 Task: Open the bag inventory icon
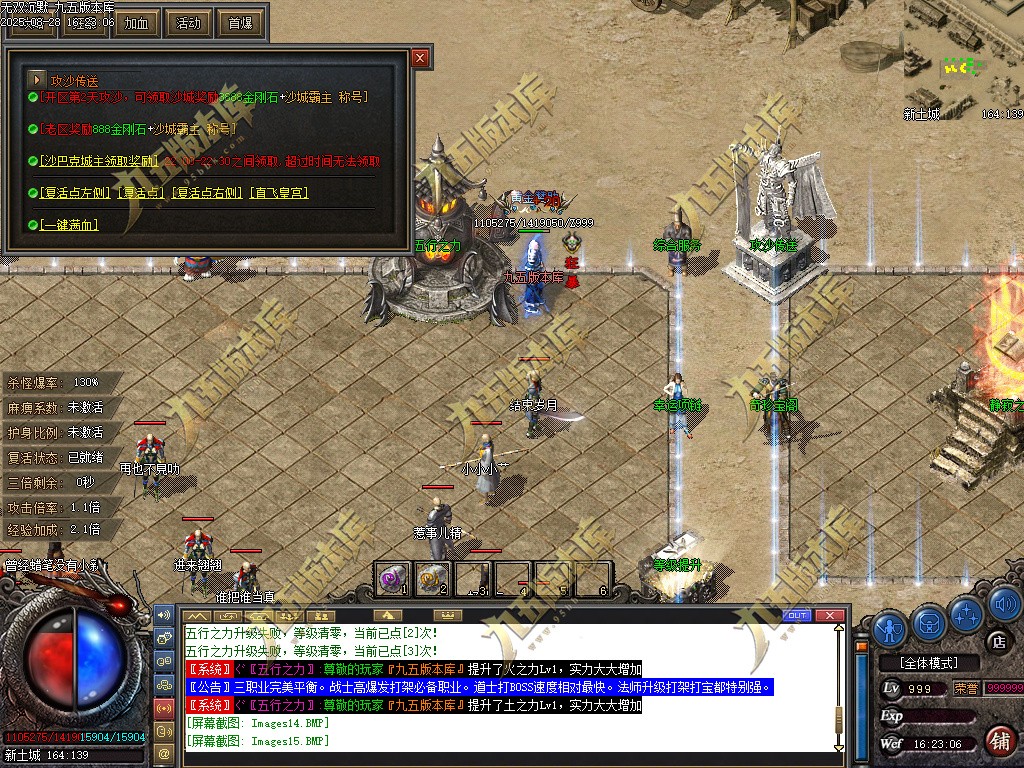point(929,624)
